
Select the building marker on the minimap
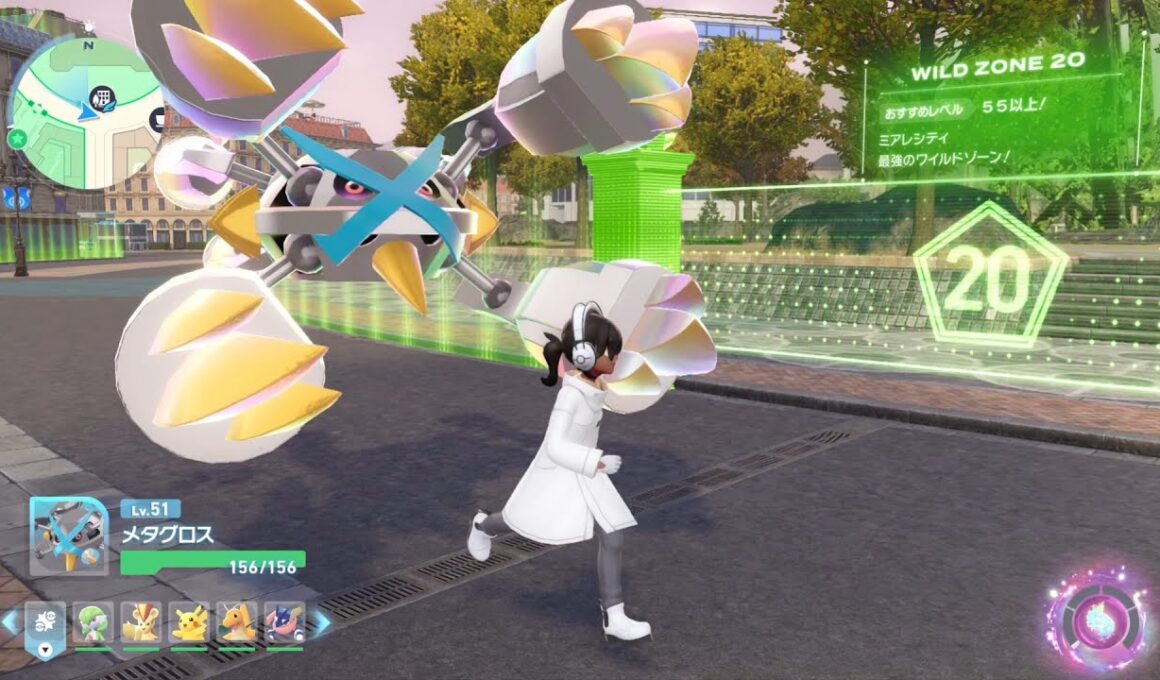[101, 97]
